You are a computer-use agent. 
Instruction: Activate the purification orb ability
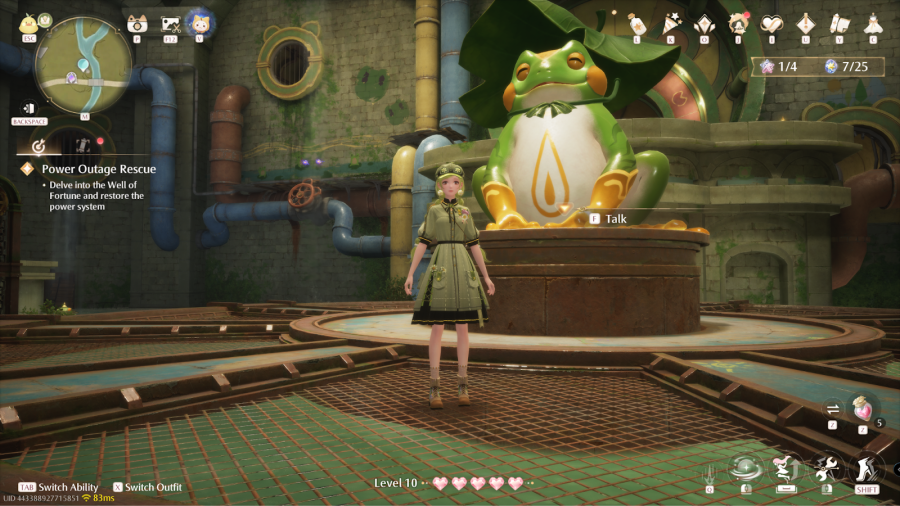(x=745, y=468)
